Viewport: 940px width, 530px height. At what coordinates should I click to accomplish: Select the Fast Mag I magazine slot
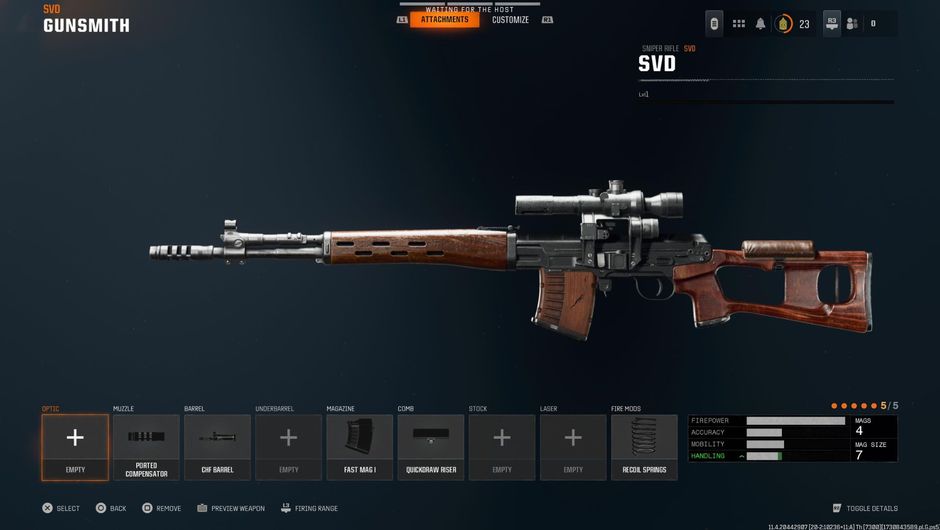tap(360, 447)
